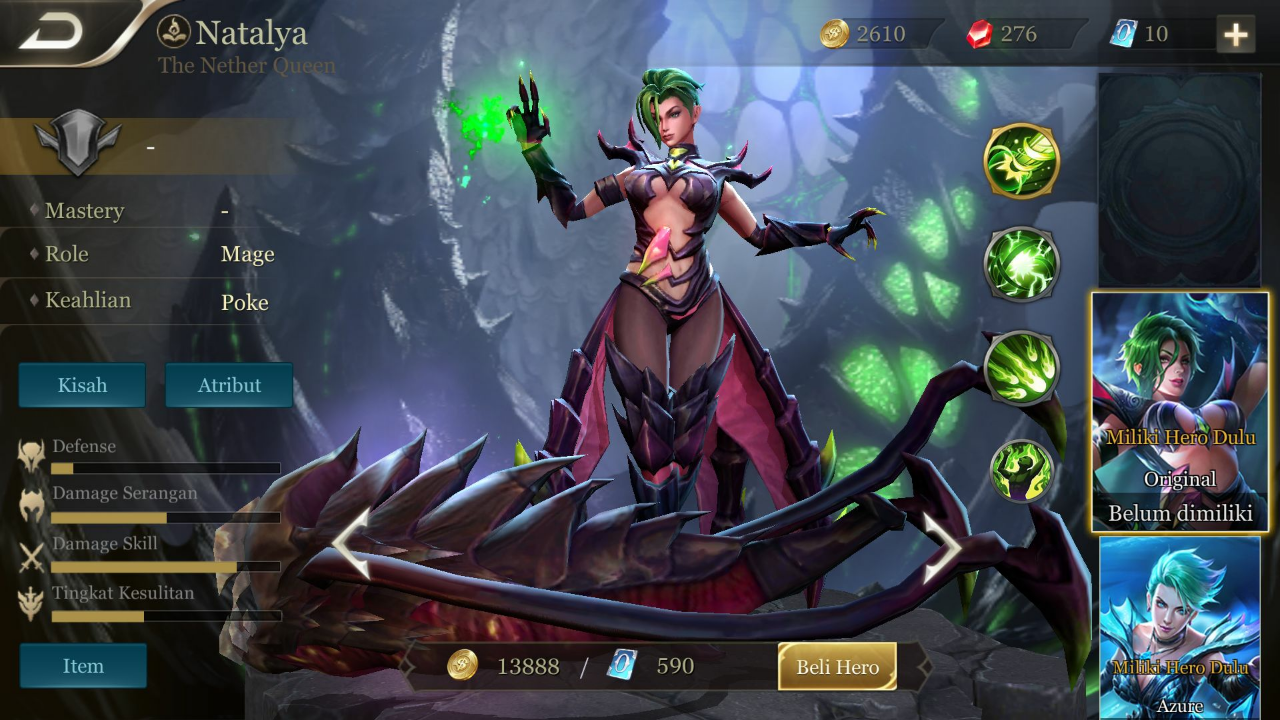
Task: View the previous hero with left arrow
Action: point(350,543)
